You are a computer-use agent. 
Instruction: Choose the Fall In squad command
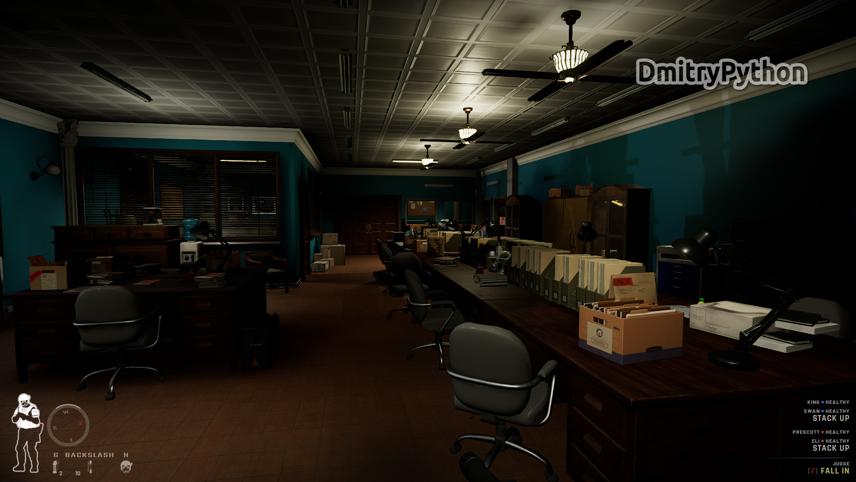tap(833, 470)
